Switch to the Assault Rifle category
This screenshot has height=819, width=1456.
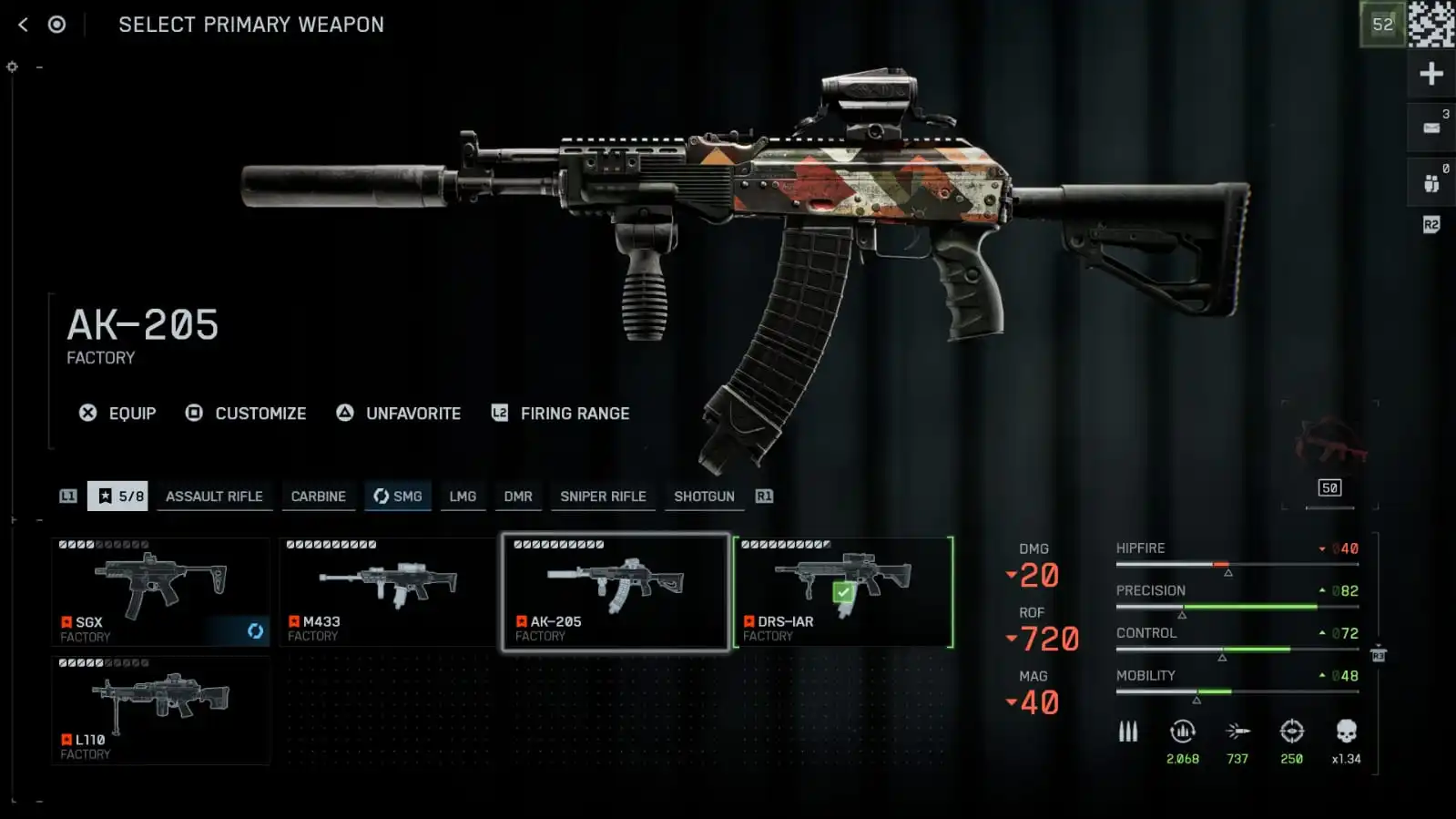point(214,497)
